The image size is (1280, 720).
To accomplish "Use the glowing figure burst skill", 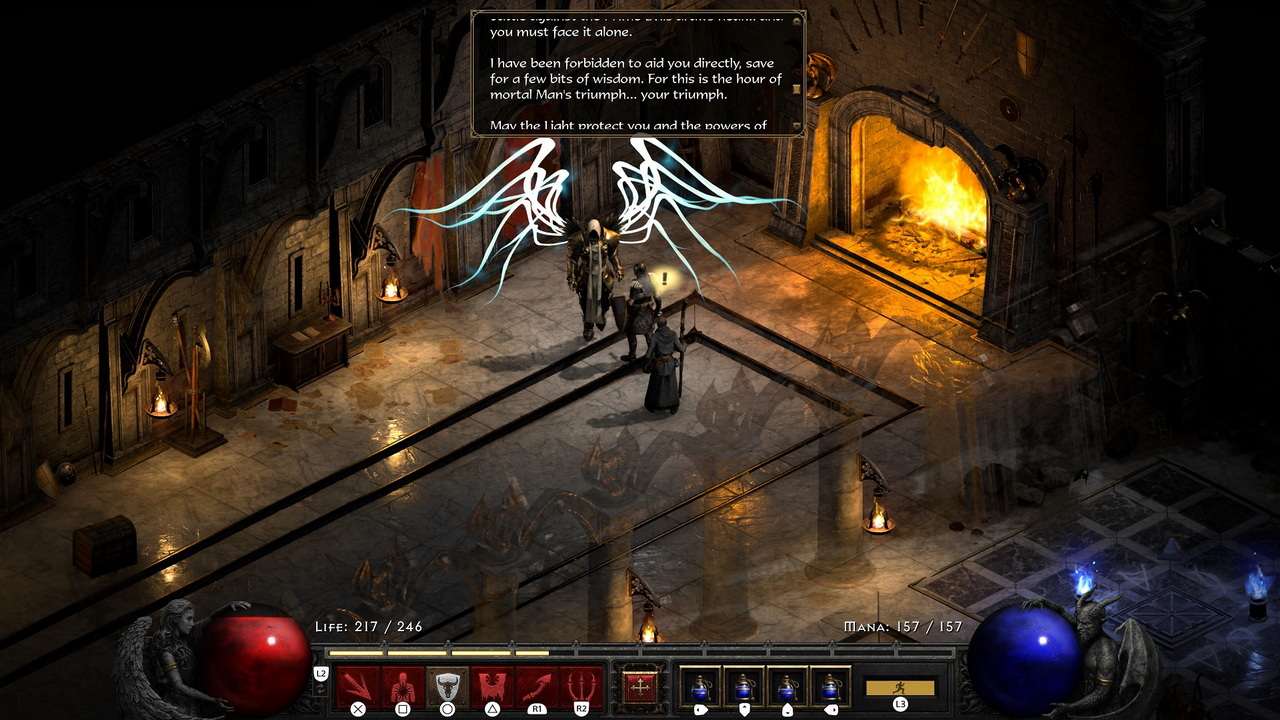I will 403,686.
